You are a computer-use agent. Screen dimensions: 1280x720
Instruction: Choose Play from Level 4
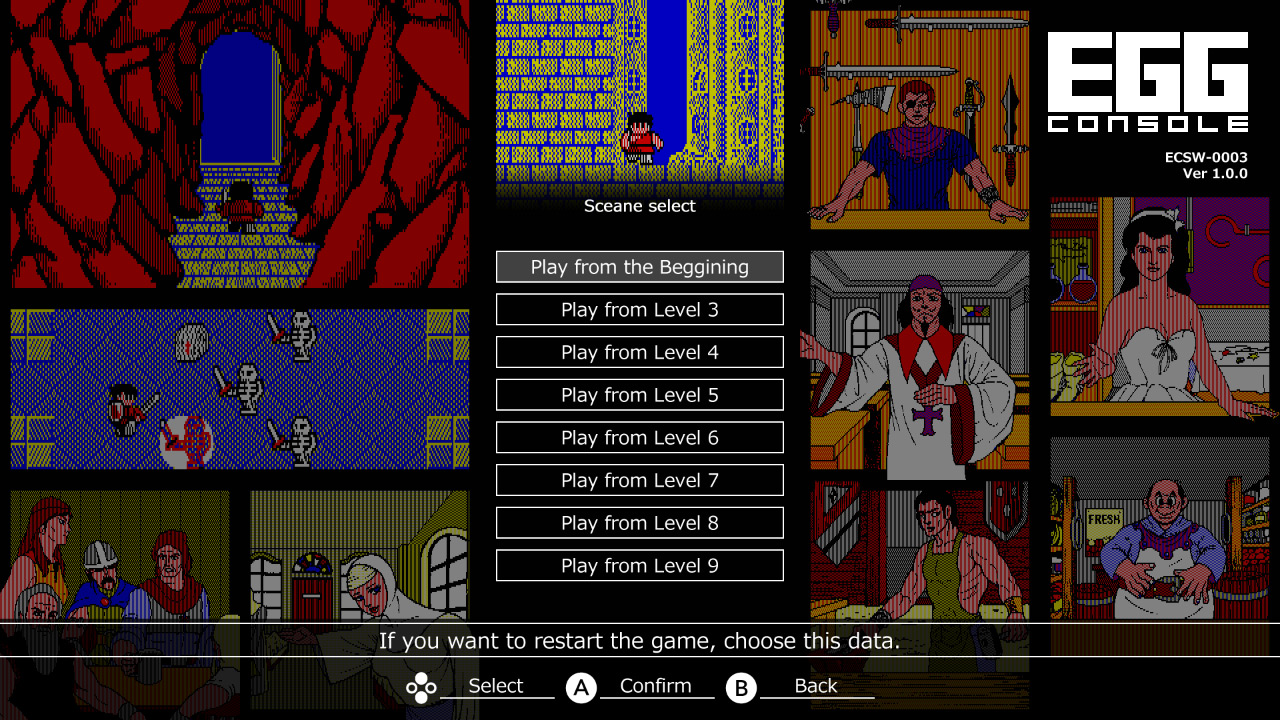639,352
